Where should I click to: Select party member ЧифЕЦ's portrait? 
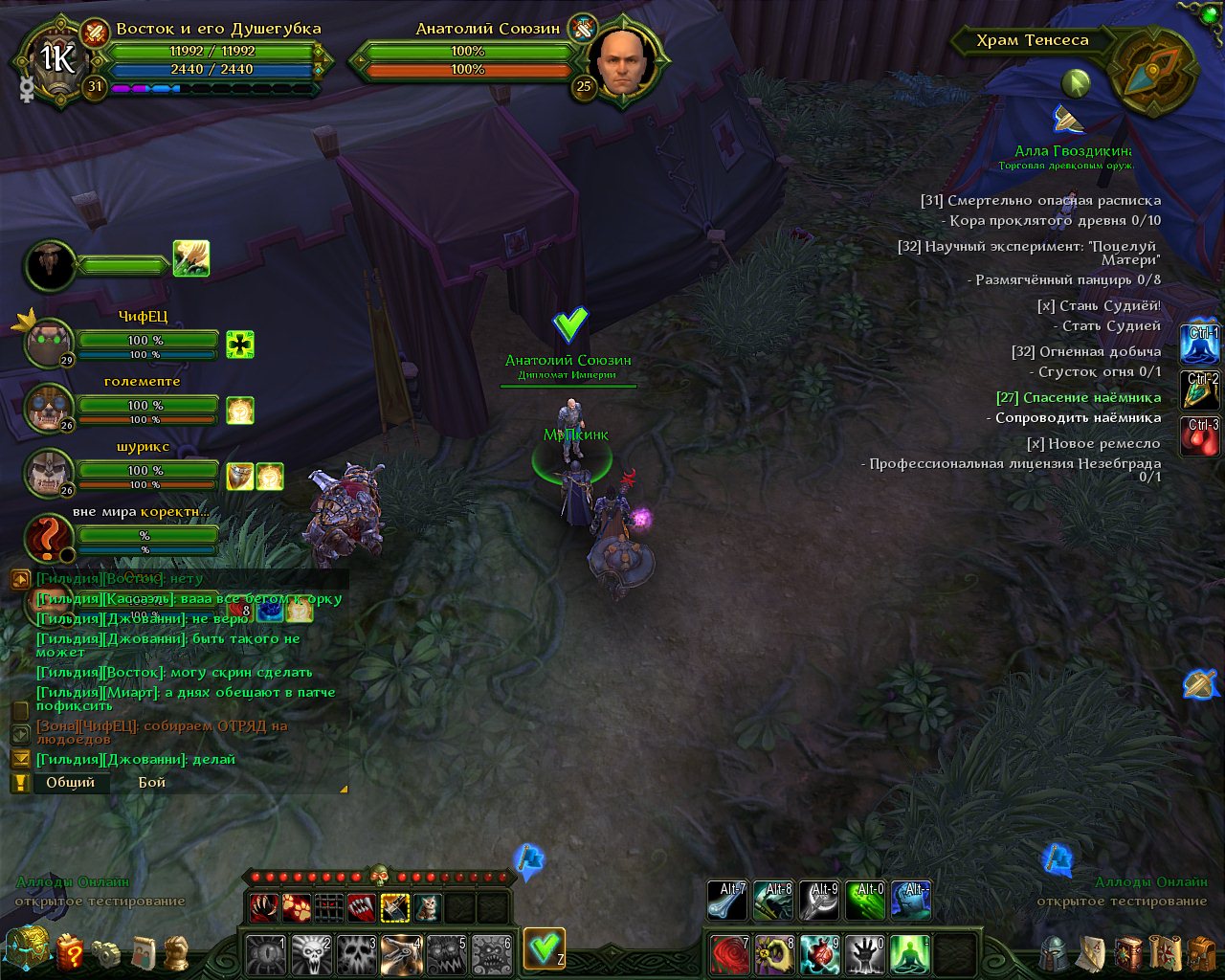[x=49, y=343]
